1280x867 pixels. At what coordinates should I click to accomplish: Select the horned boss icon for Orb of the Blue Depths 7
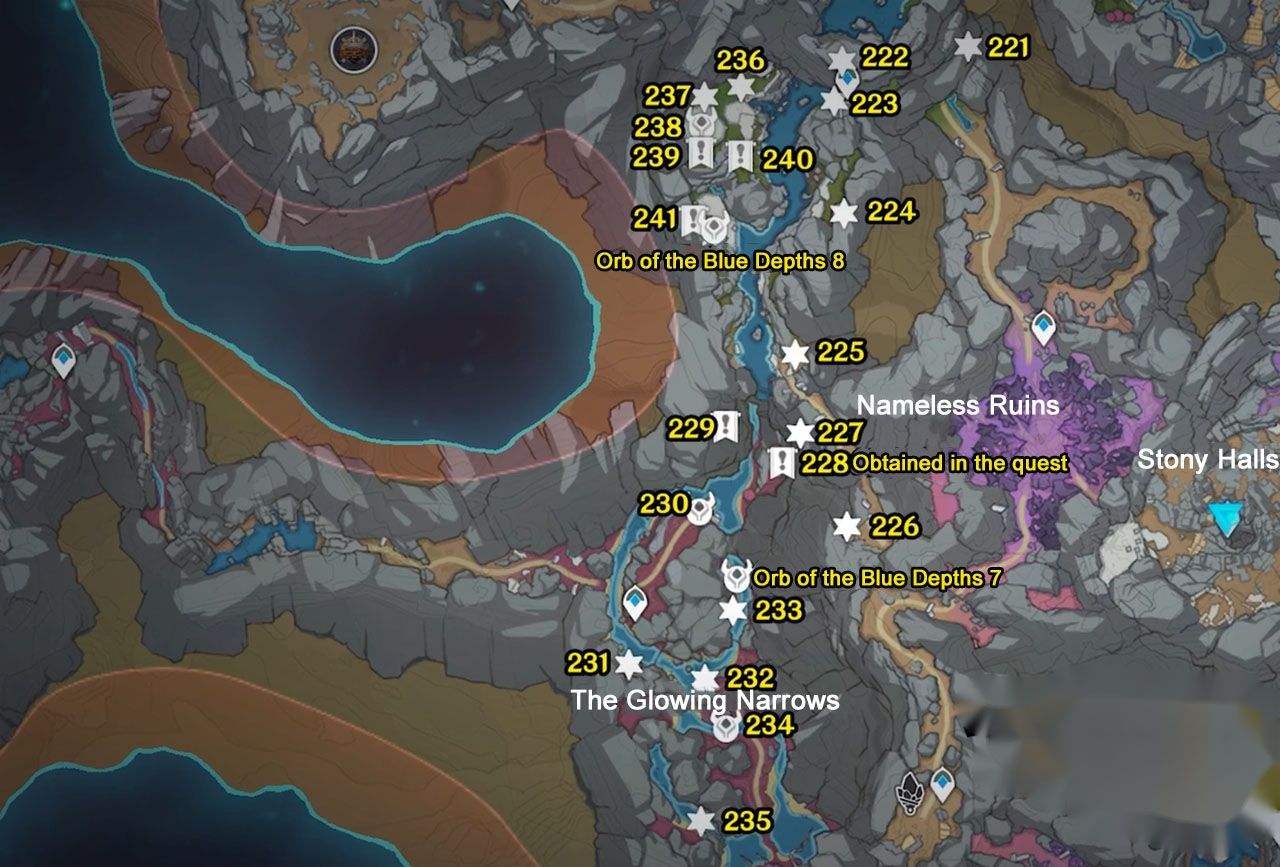click(737, 577)
